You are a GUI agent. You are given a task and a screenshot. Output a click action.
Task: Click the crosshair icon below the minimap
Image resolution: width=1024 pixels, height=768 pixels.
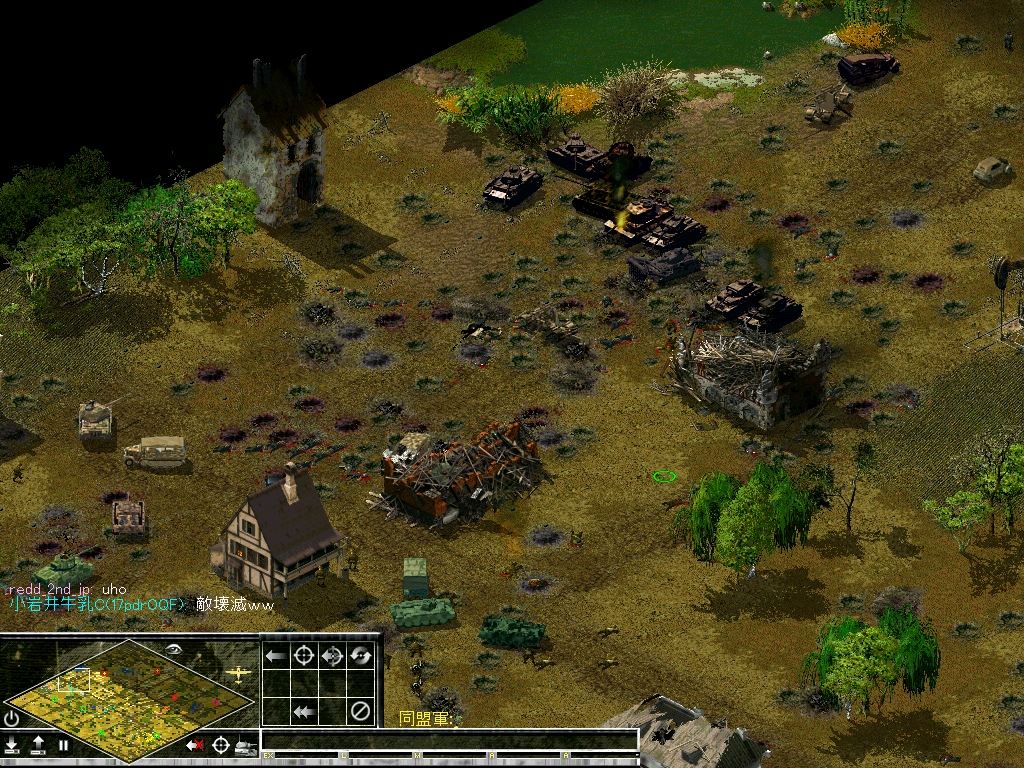[220, 745]
